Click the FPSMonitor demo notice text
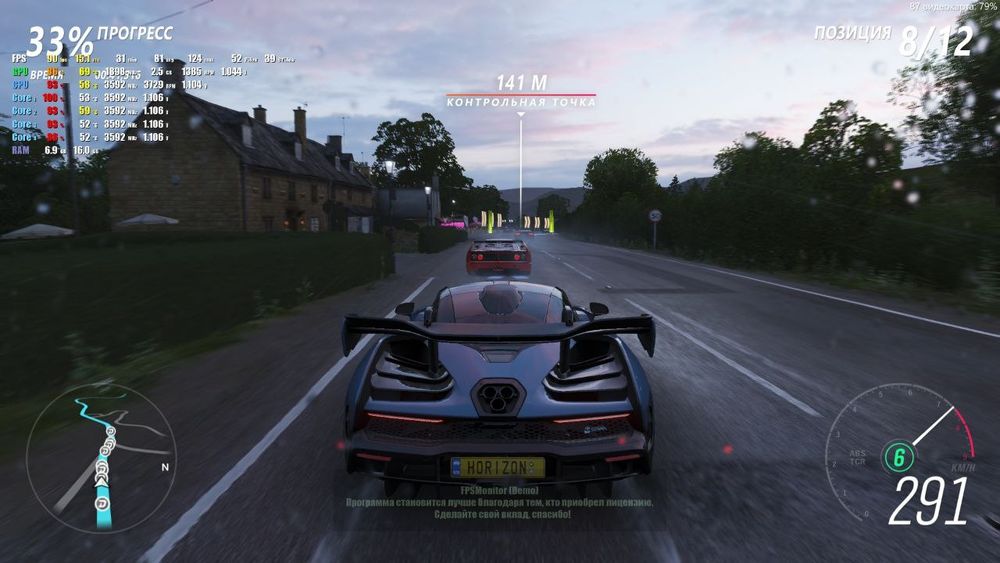The width and height of the screenshot is (1000, 563). [x=499, y=503]
